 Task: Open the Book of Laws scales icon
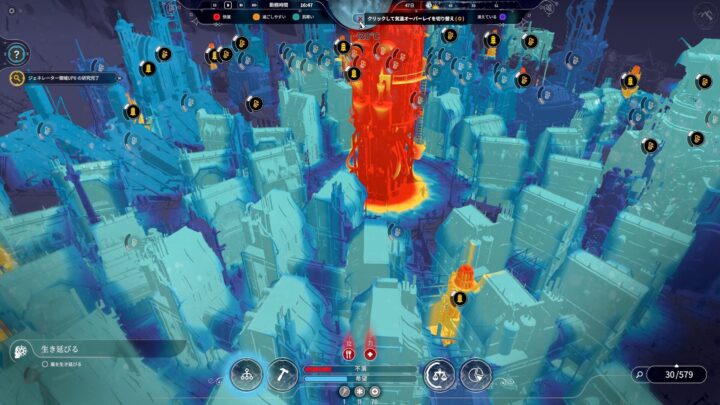pyautogui.click(x=439, y=375)
